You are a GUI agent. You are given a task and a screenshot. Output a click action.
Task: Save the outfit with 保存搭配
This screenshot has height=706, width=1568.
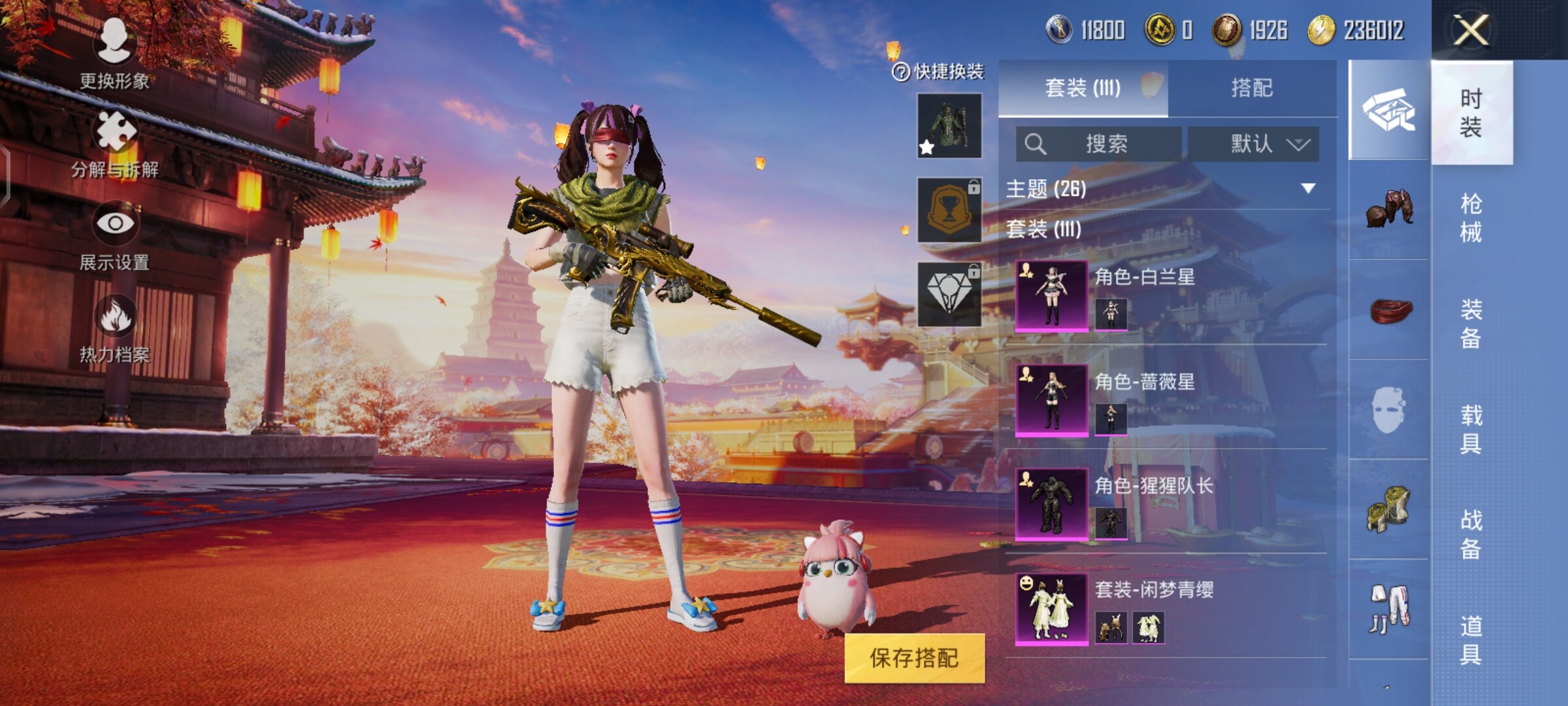913,658
